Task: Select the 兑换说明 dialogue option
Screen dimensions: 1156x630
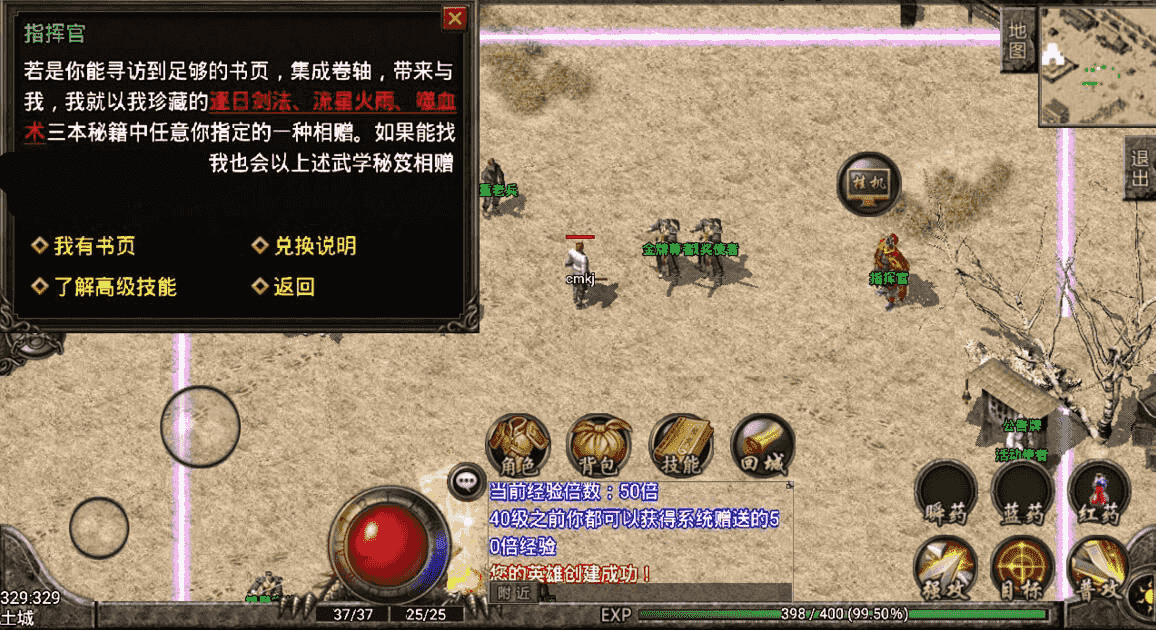Action: 314,246
